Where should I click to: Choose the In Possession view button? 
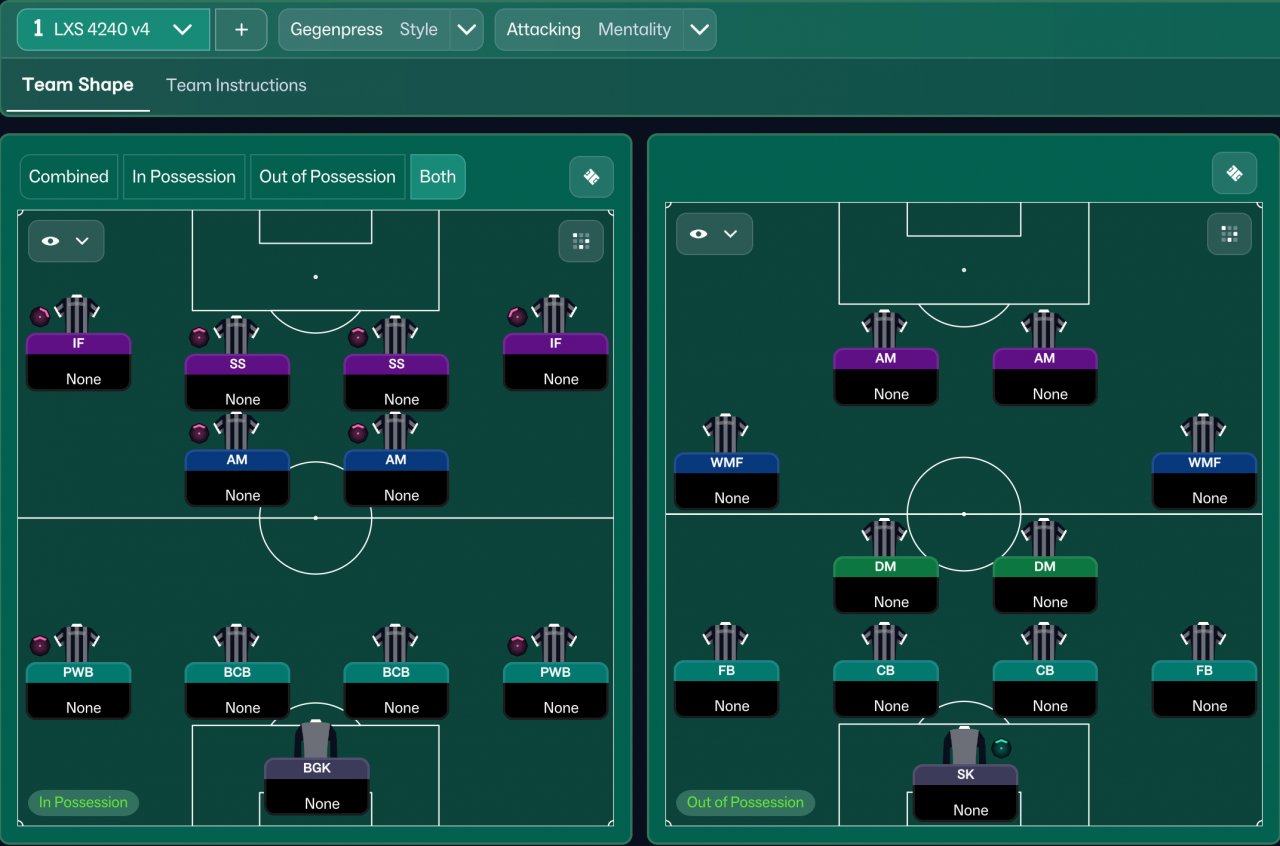click(x=184, y=176)
